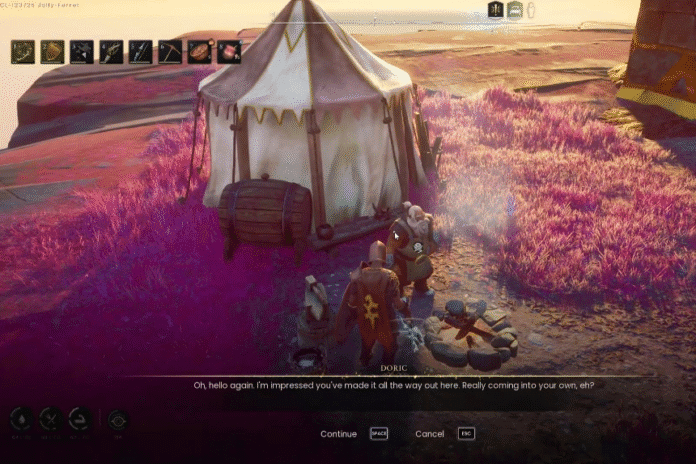
Task: Continue the conversation with Doric
Action: click(x=339, y=434)
